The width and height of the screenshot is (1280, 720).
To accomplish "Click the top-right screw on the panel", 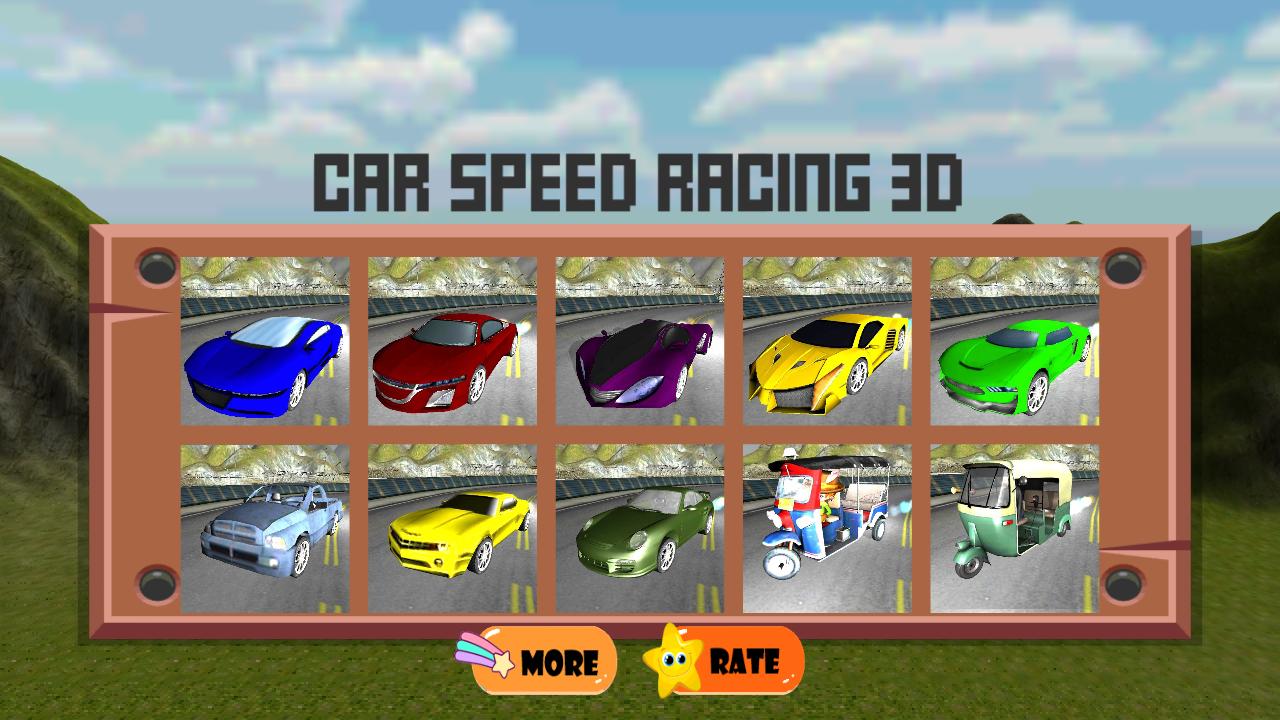I will (1124, 267).
